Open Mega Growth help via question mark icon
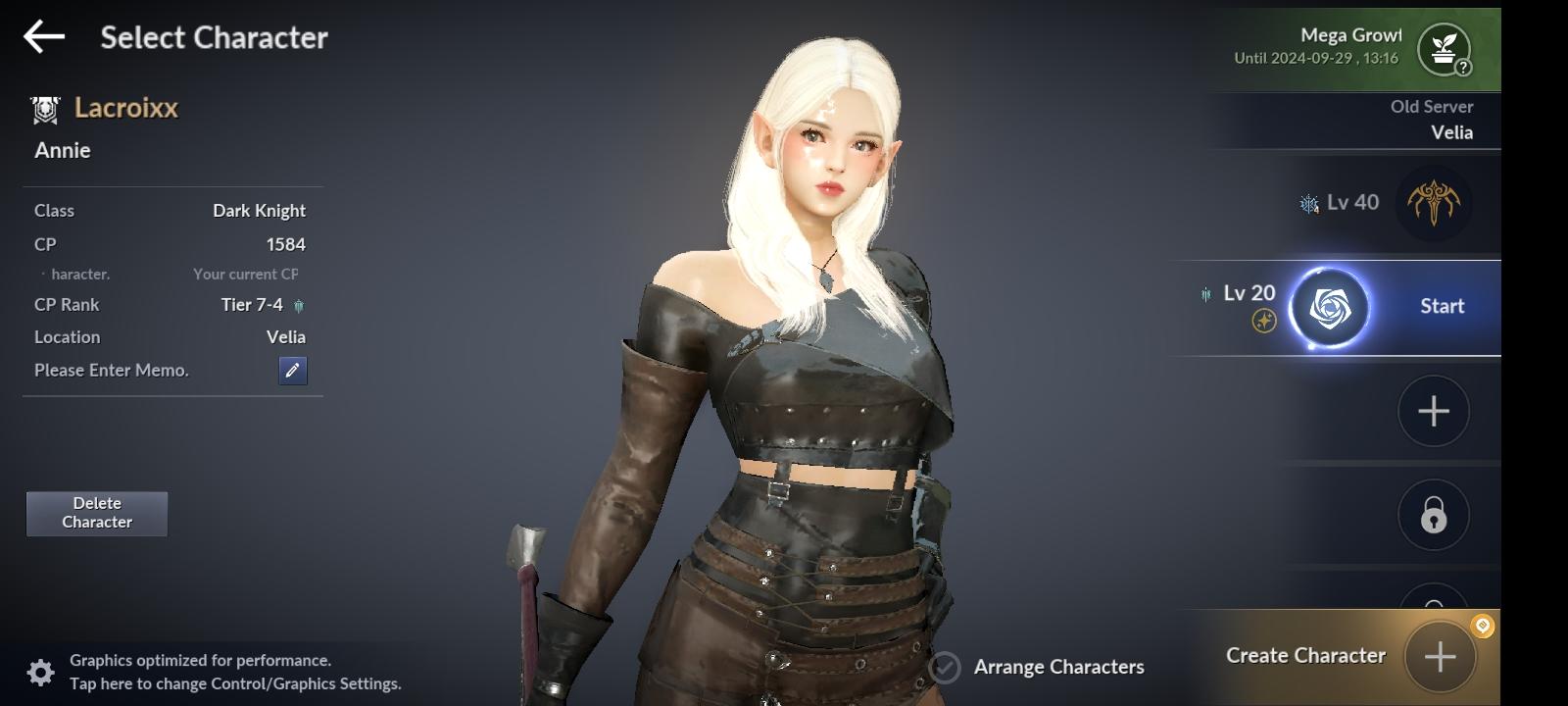The width and height of the screenshot is (1568, 706). coord(1462,66)
